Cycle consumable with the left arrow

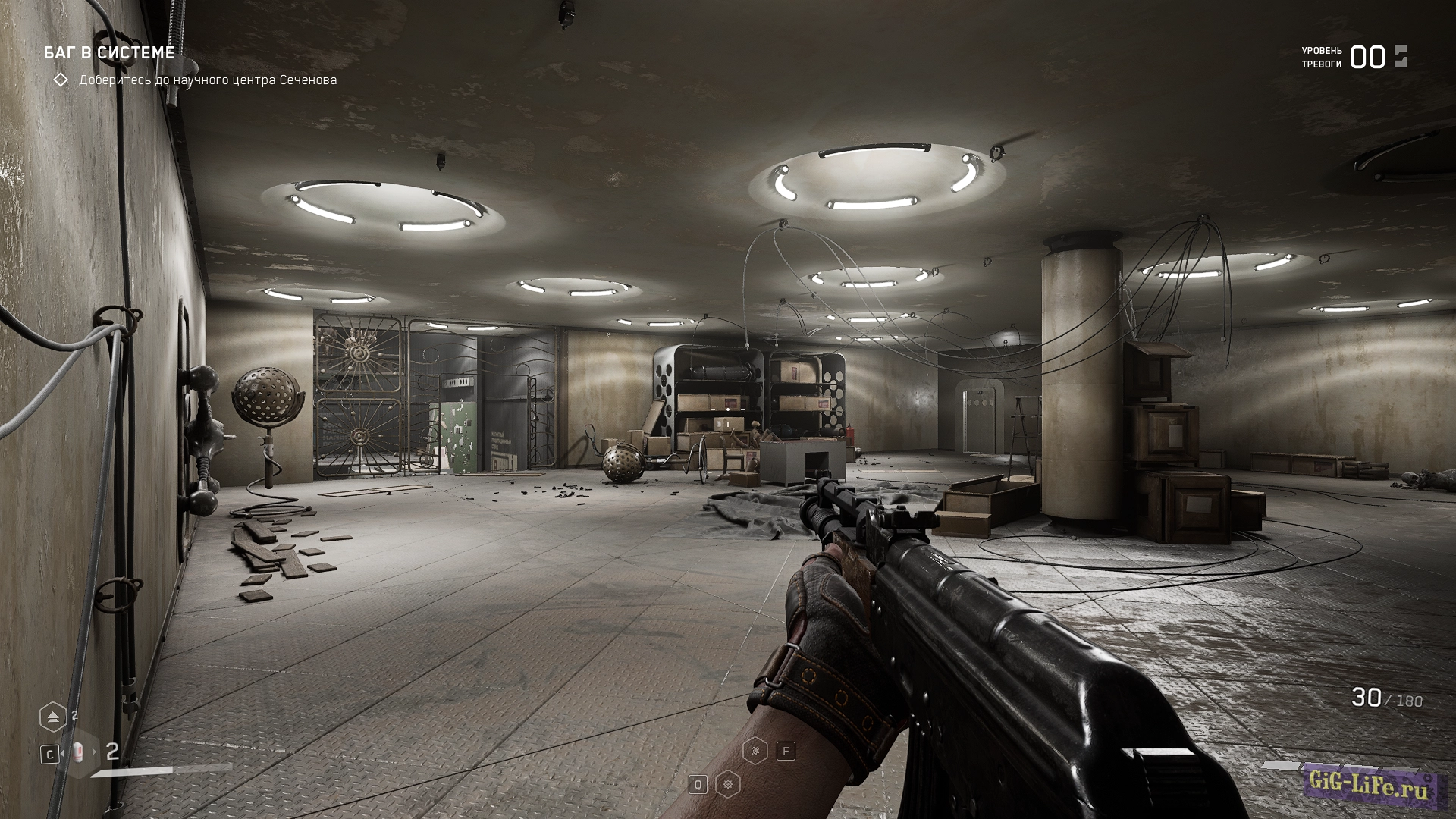(x=64, y=752)
